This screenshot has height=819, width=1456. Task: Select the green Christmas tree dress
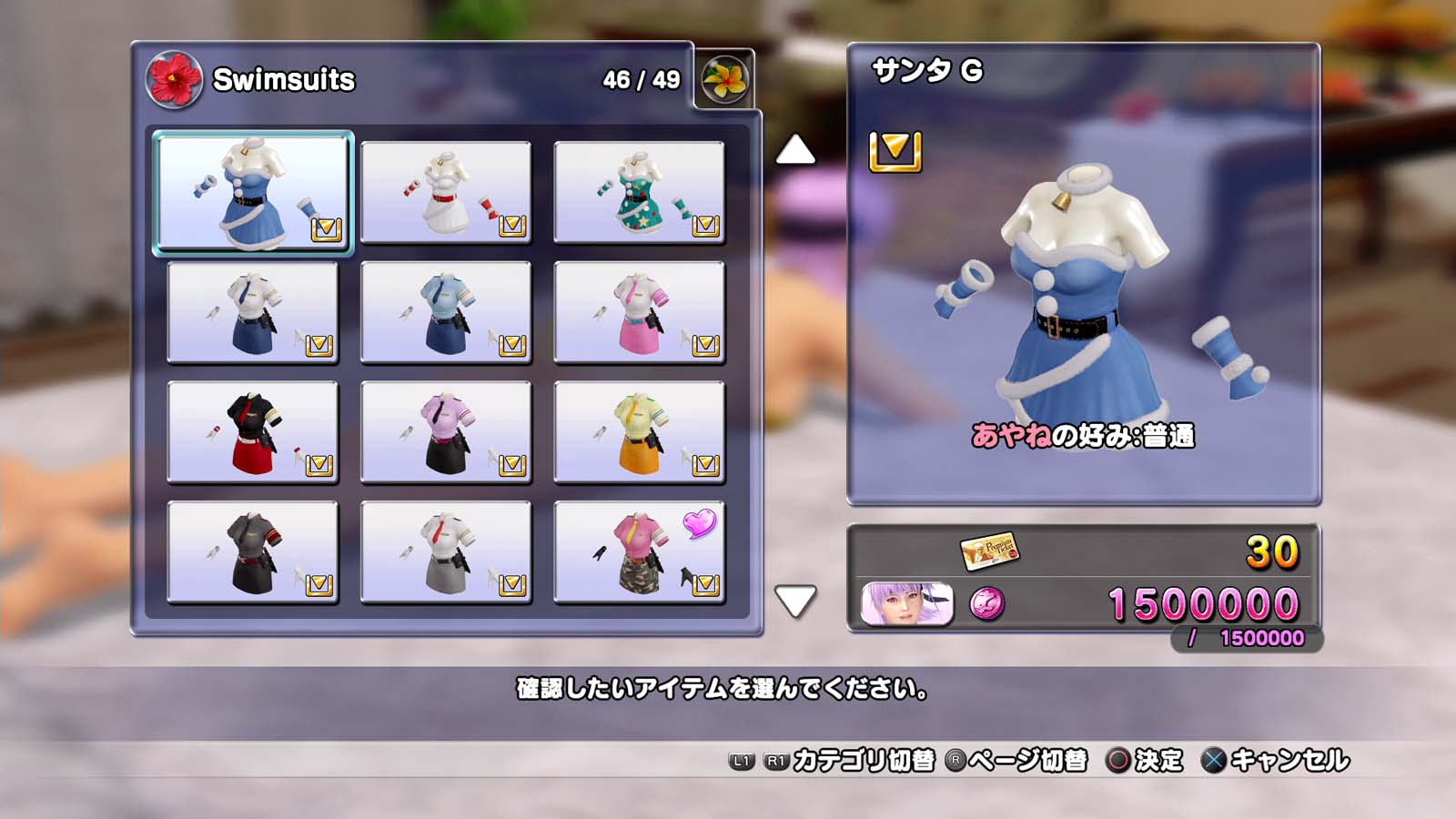pyautogui.click(x=639, y=192)
